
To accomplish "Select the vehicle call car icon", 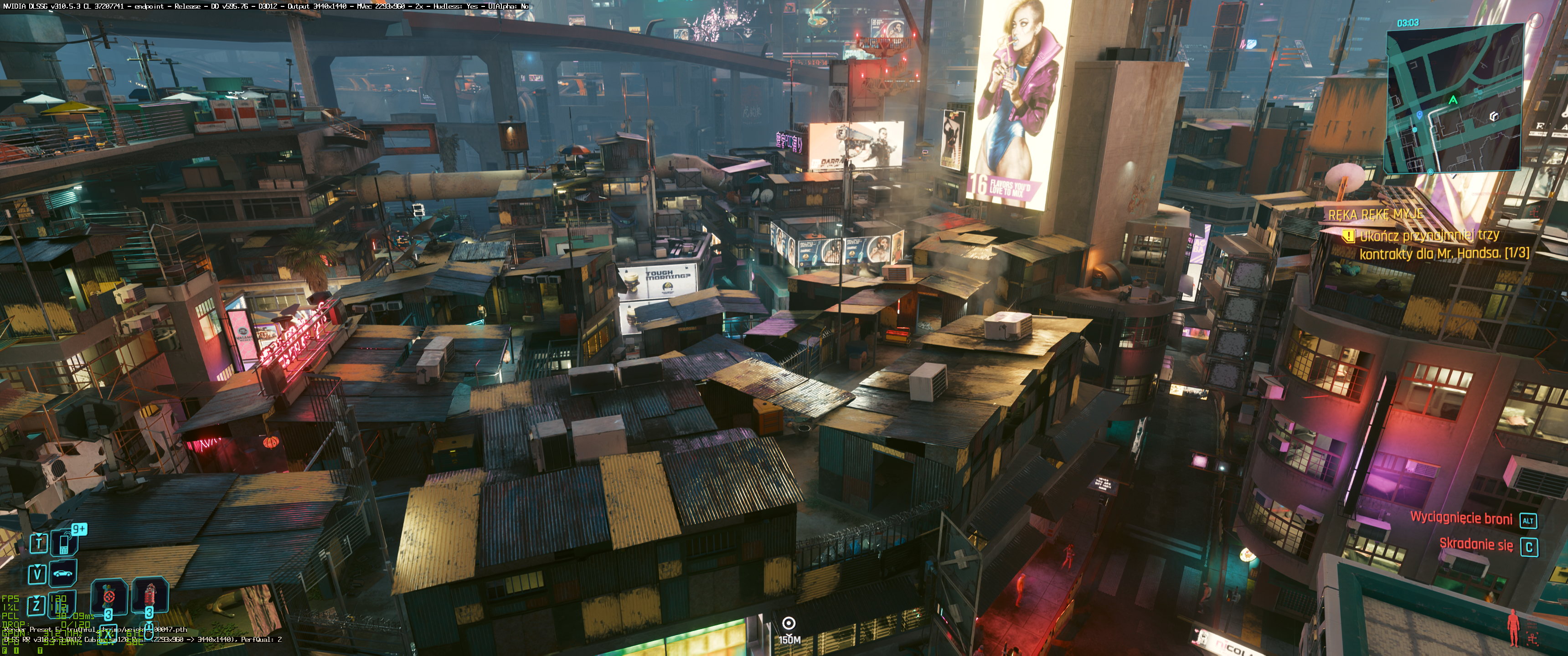I will [x=63, y=573].
